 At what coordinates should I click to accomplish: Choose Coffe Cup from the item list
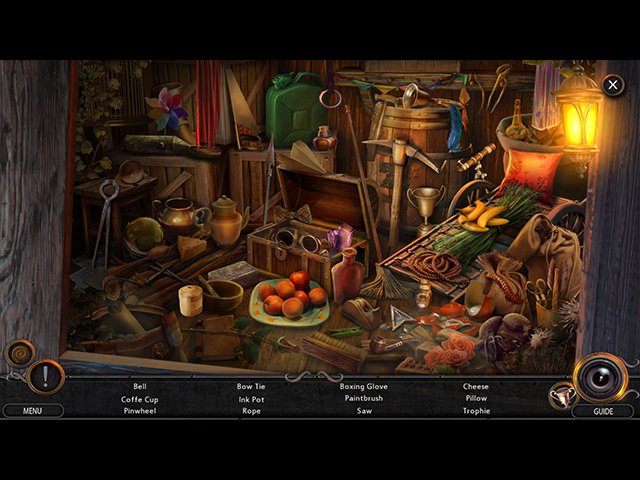(x=139, y=399)
